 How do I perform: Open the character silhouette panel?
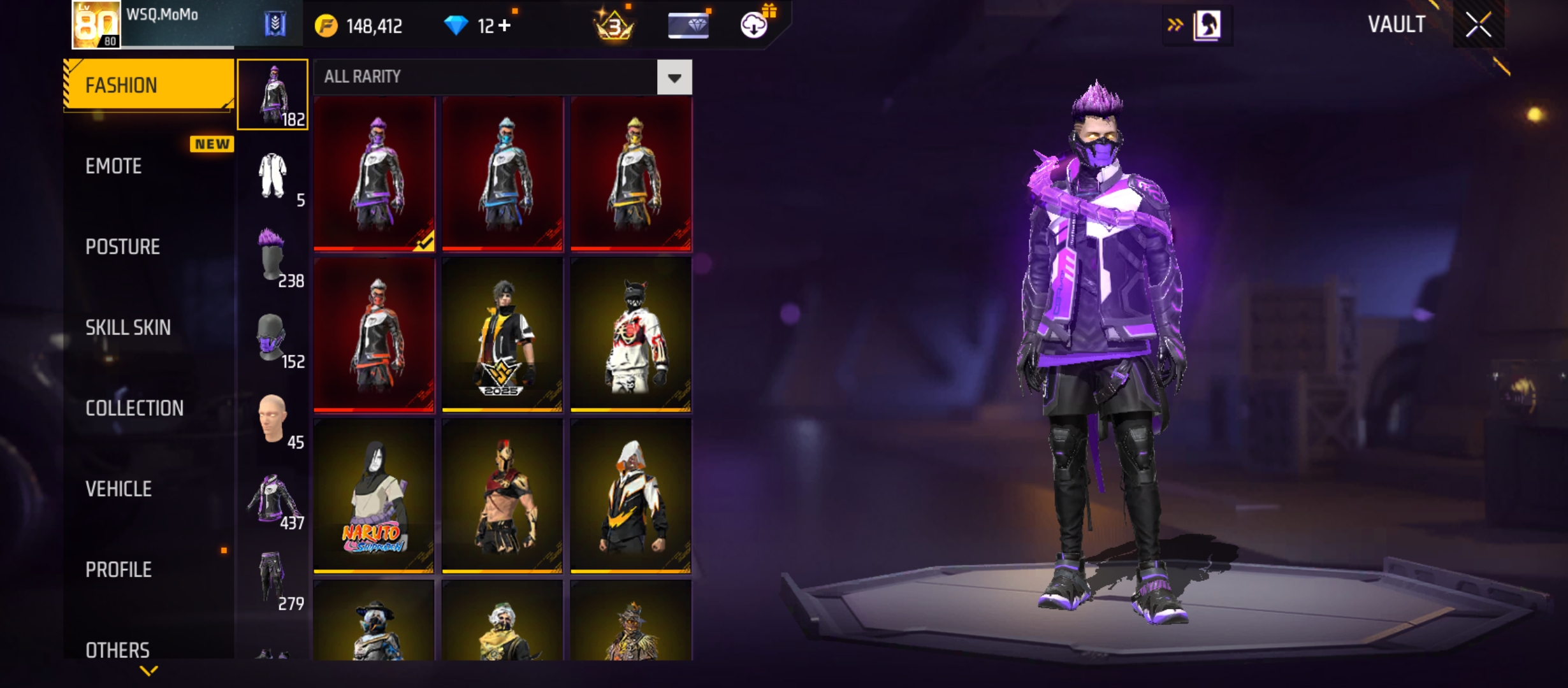point(1207,25)
